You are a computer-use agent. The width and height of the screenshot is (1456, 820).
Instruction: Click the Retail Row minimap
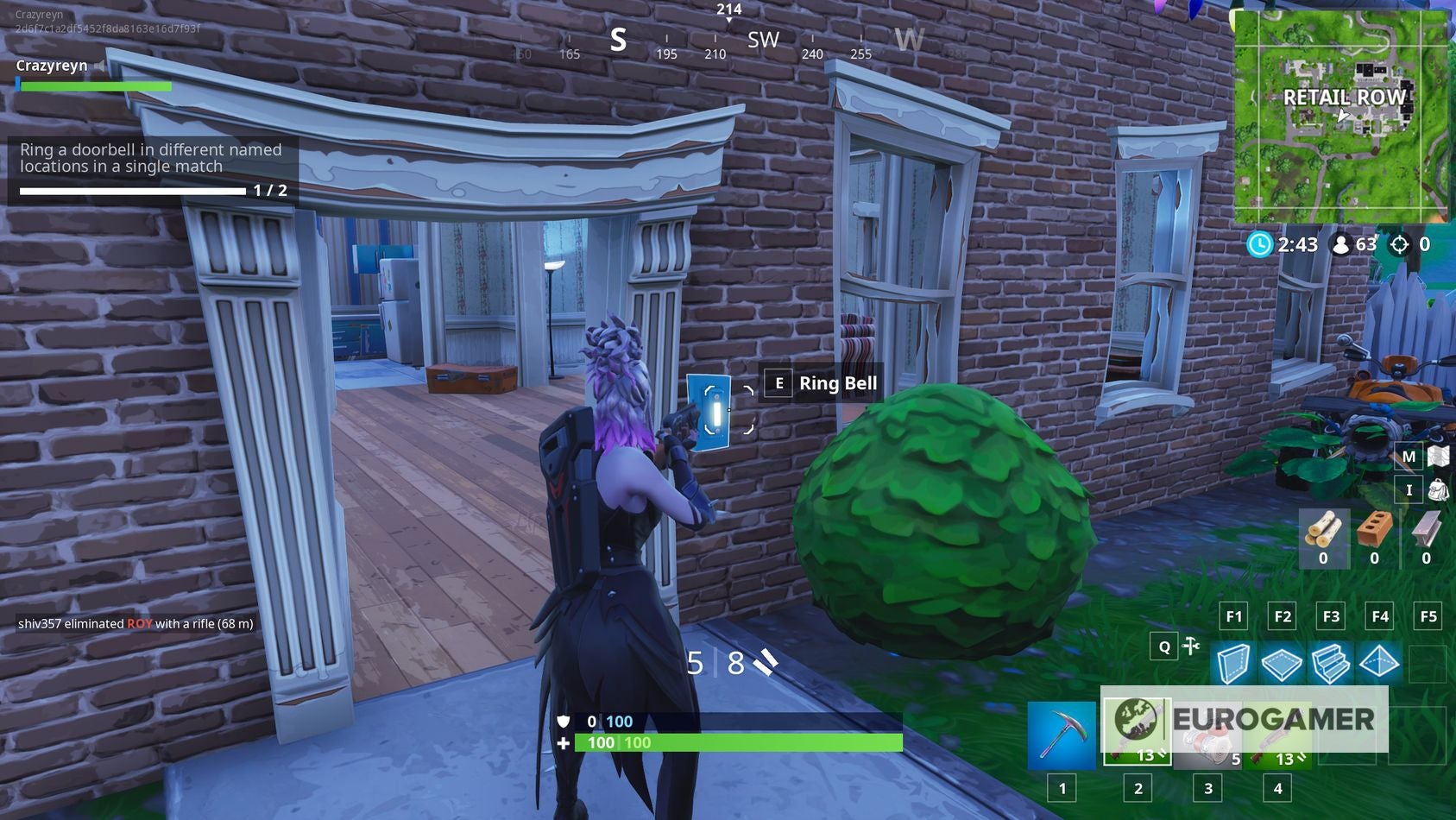coord(1343,112)
